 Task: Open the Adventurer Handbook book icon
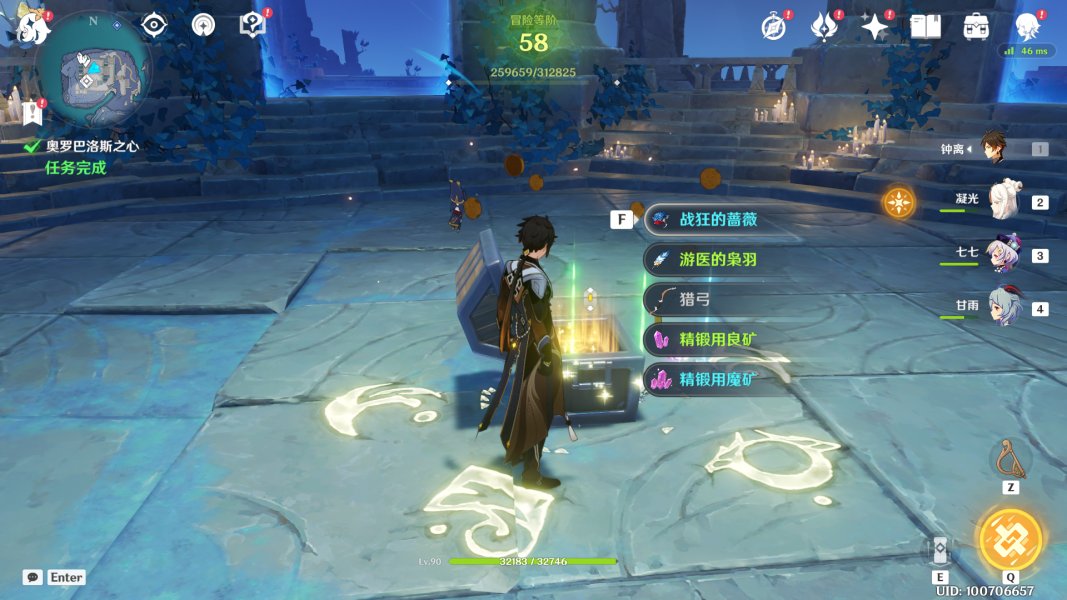click(926, 27)
